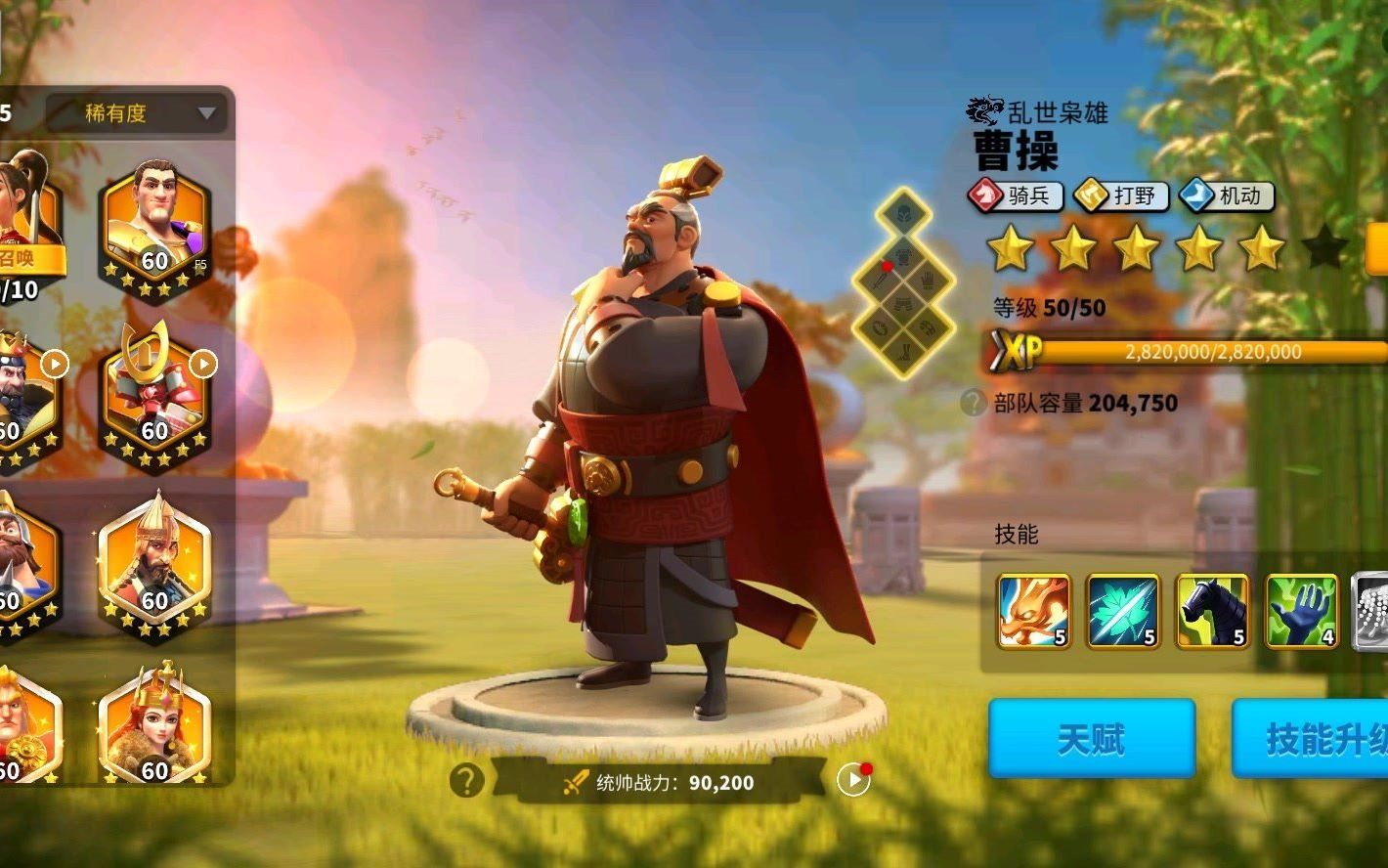Open the diamond-shaped equipment slots panel

(x=902, y=282)
